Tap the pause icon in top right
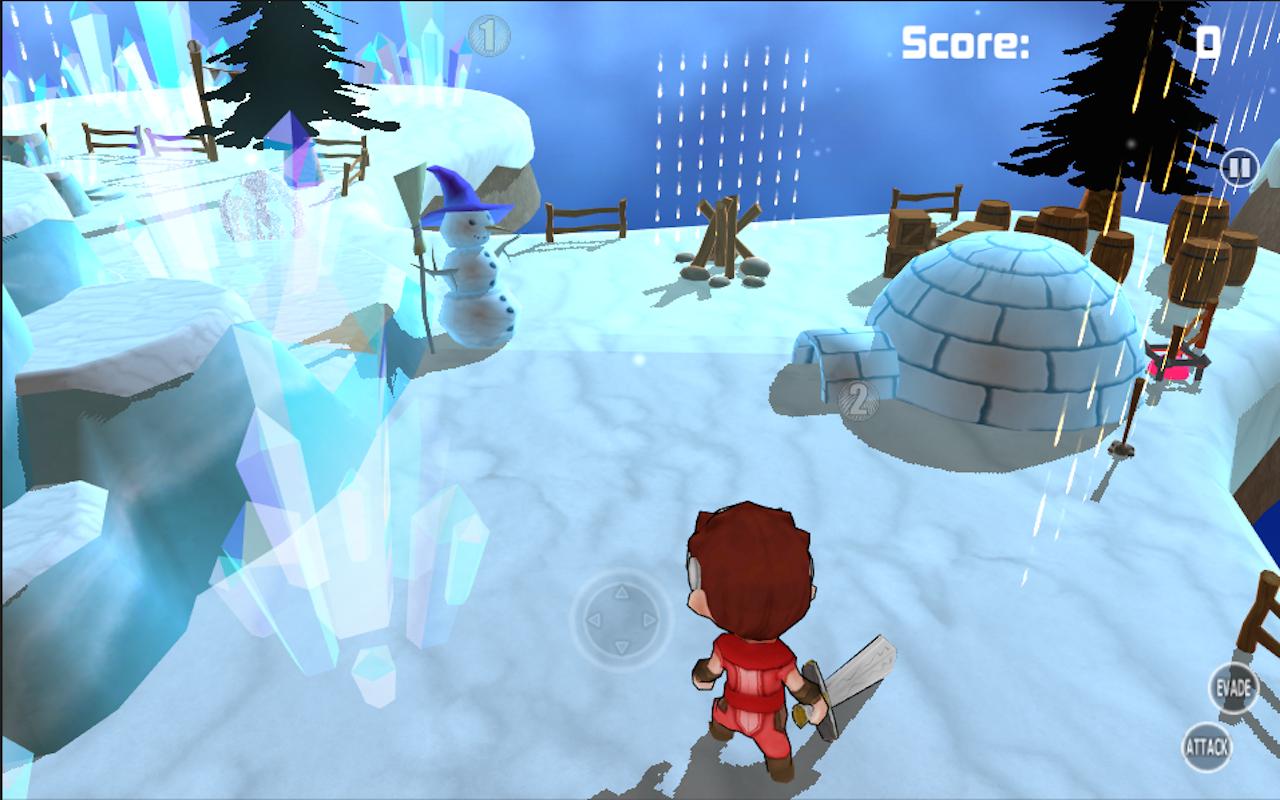The width and height of the screenshot is (1280, 800). [1237, 168]
